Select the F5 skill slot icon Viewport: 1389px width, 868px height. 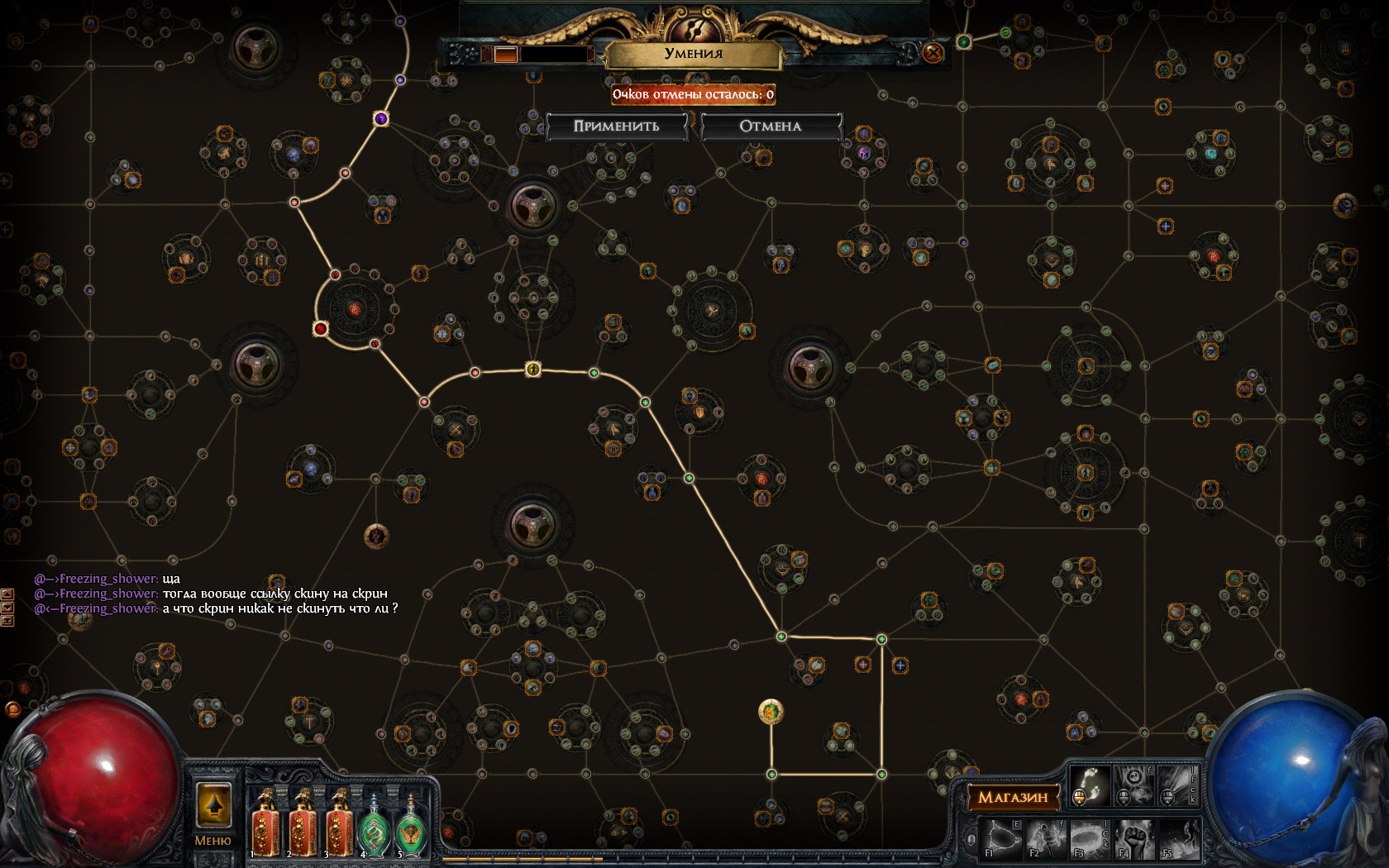(1179, 837)
